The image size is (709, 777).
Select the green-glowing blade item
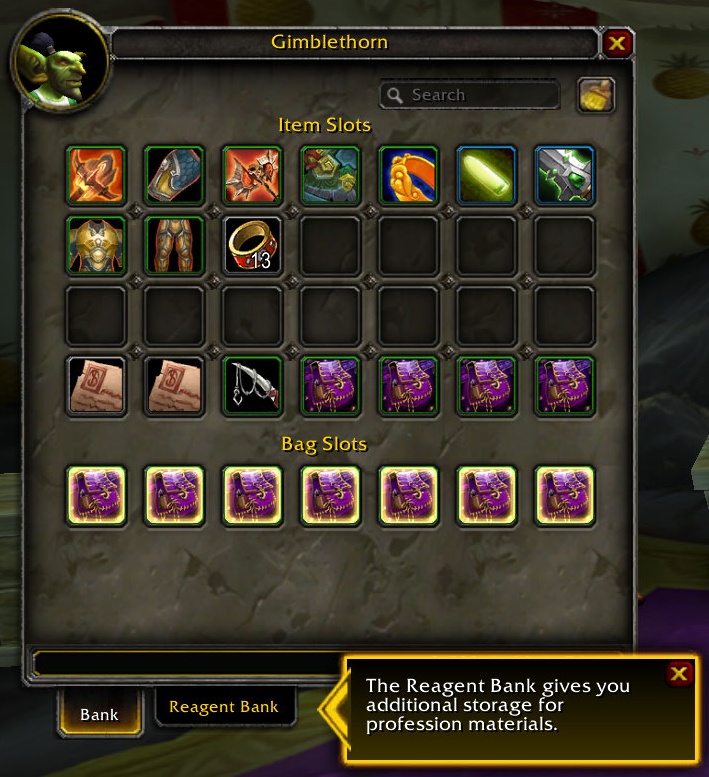[565, 176]
